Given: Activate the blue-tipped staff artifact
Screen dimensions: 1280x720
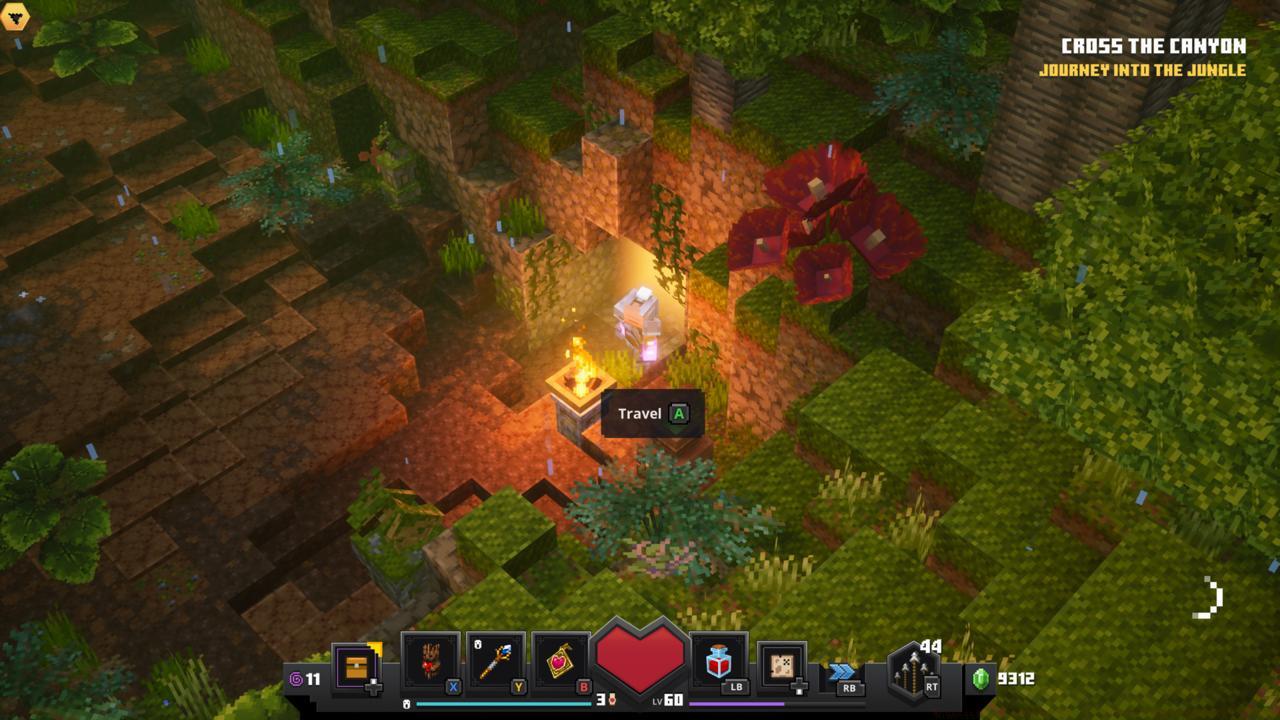Looking at the screenshot, I should pos(495,661).
